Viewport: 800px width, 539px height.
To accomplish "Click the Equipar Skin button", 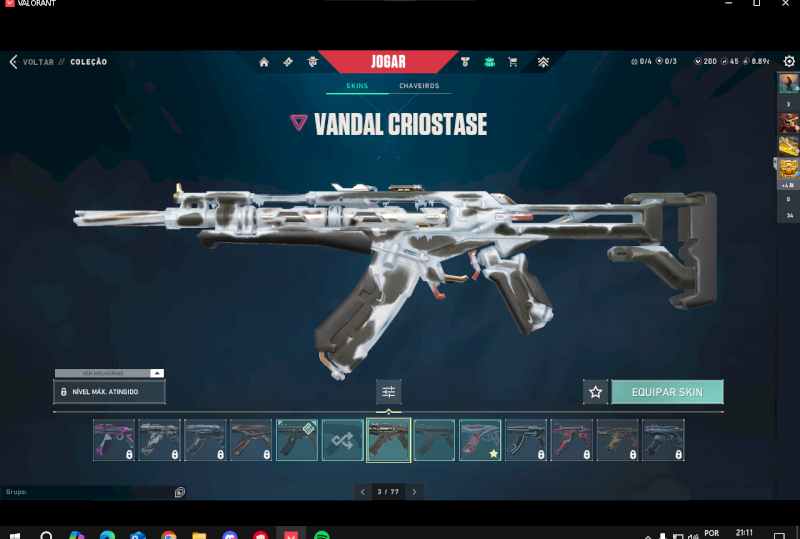I will 667,392.
